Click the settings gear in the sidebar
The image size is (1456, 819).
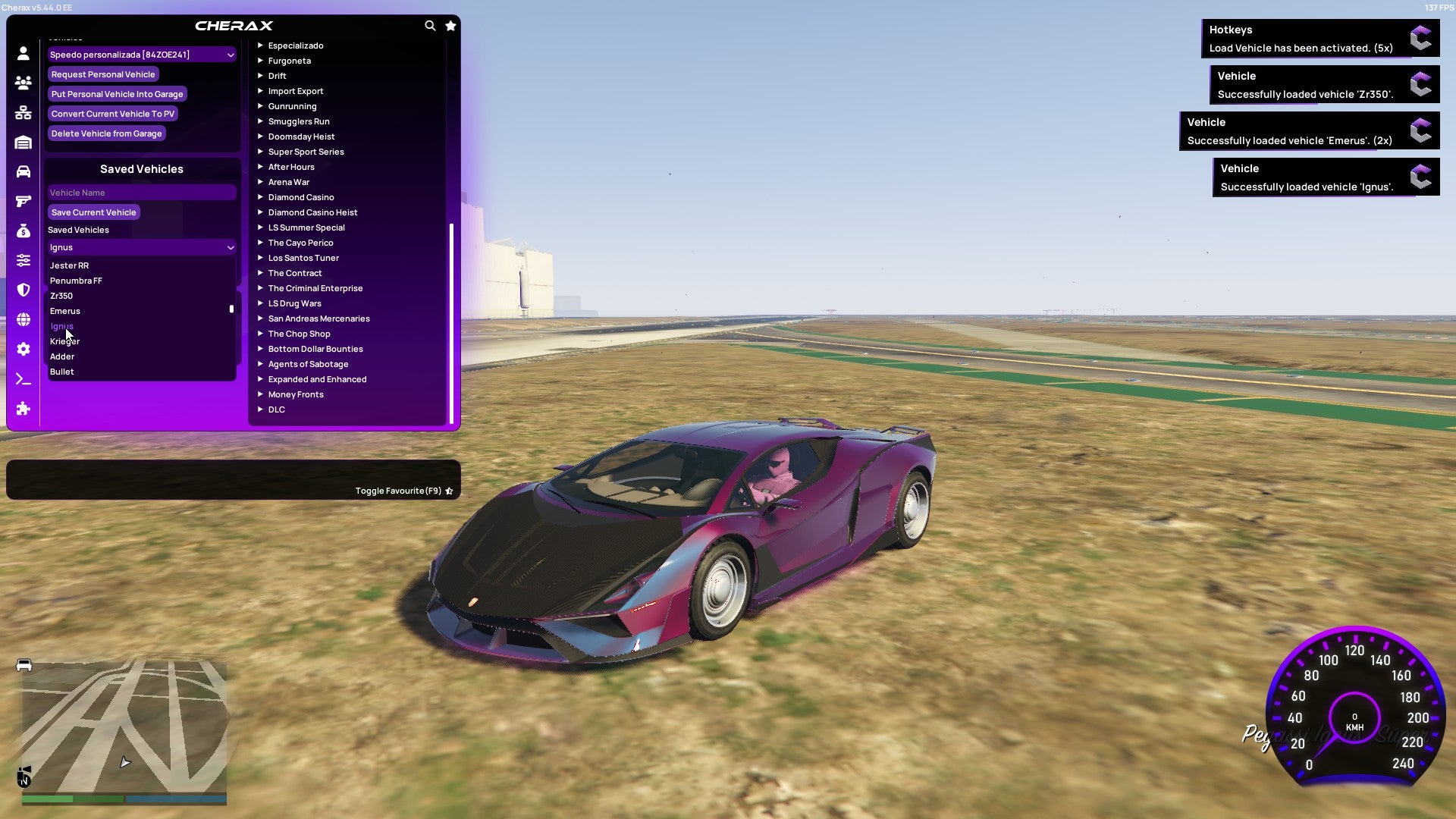pyautogui.click(x=23, y=349)
